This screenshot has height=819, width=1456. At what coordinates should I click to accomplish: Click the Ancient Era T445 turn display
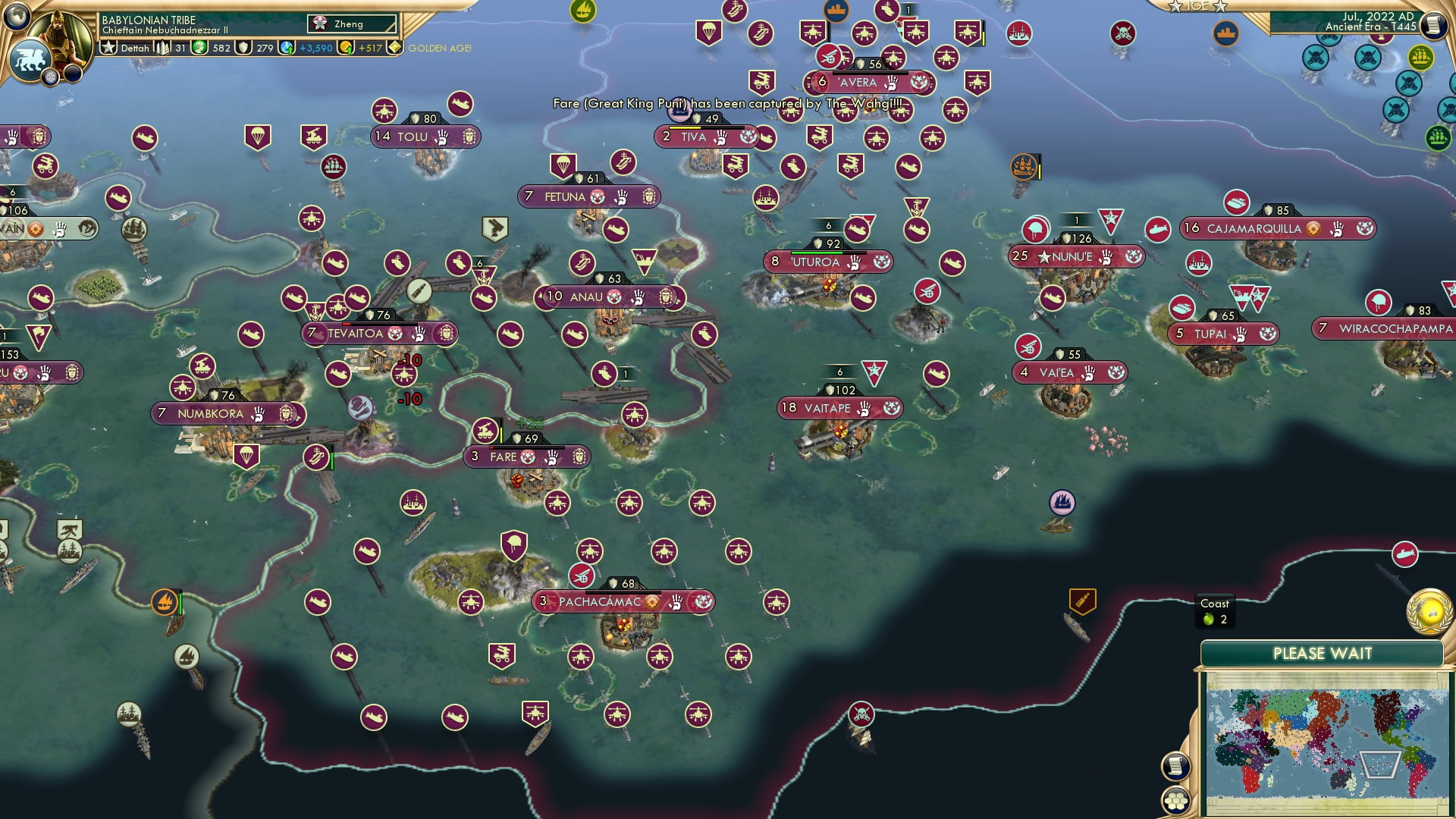[x=1373, y=27]
